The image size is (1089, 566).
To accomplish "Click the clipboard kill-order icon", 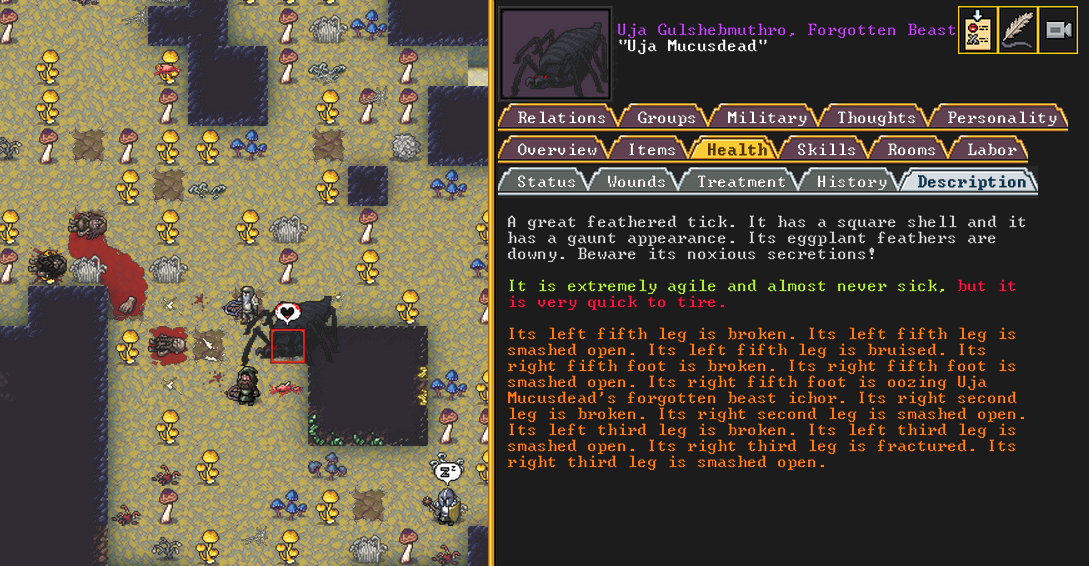I will pos(977,30).
